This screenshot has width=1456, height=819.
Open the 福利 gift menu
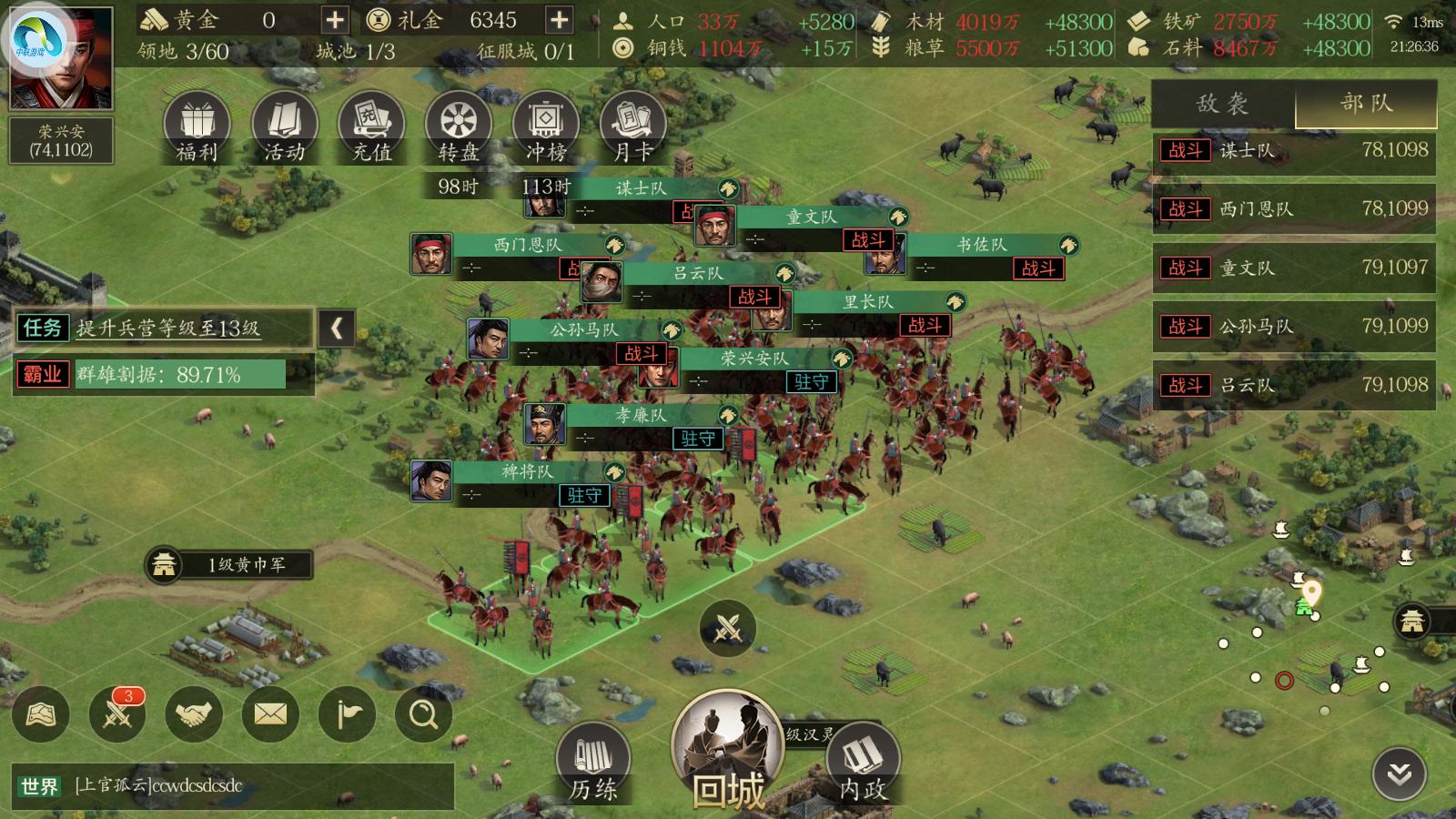pyautogui.click(x=197, y=127)
